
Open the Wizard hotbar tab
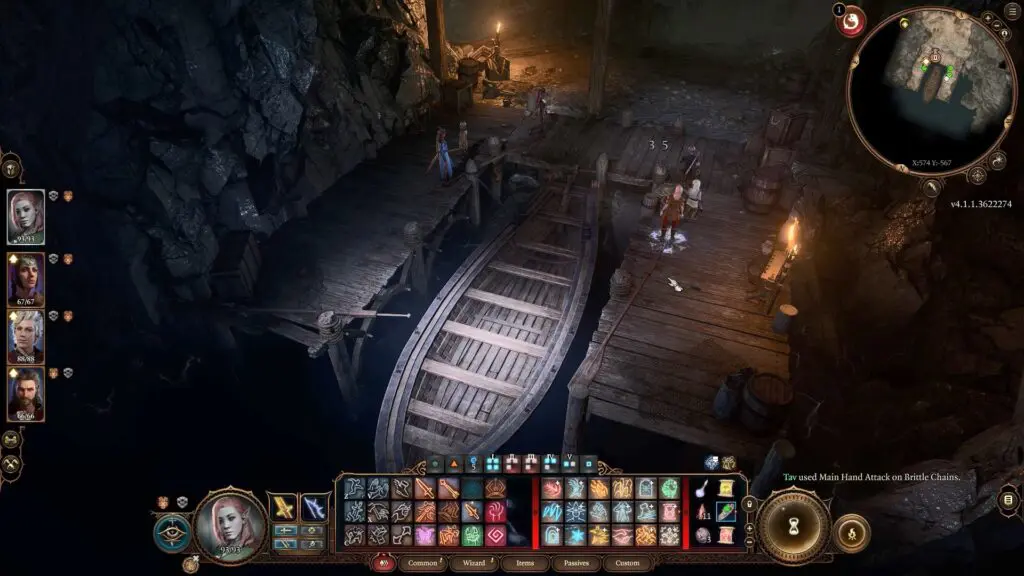click(473, 563)
